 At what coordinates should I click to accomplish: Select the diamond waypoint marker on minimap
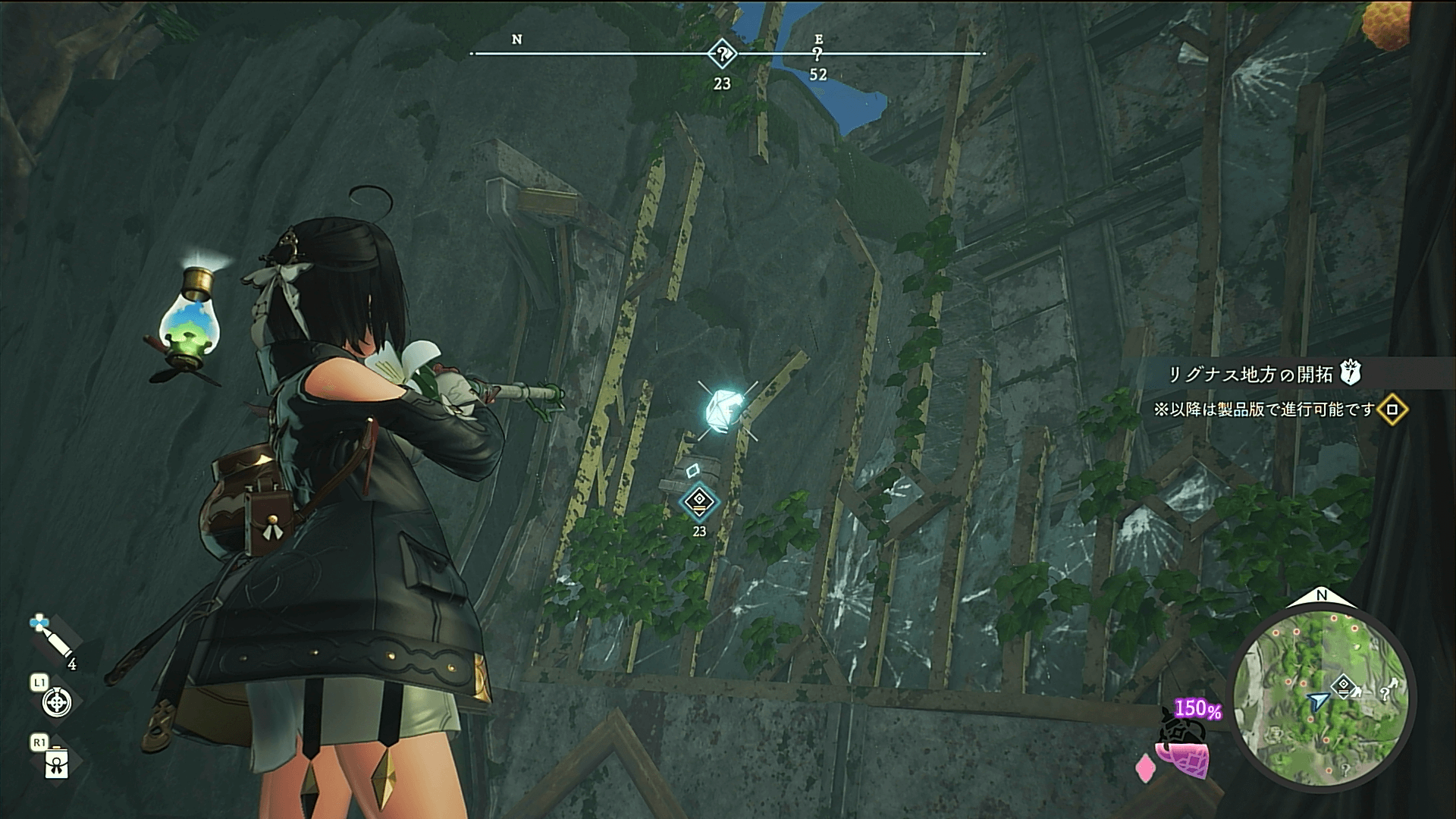(x=1344, y=684)
